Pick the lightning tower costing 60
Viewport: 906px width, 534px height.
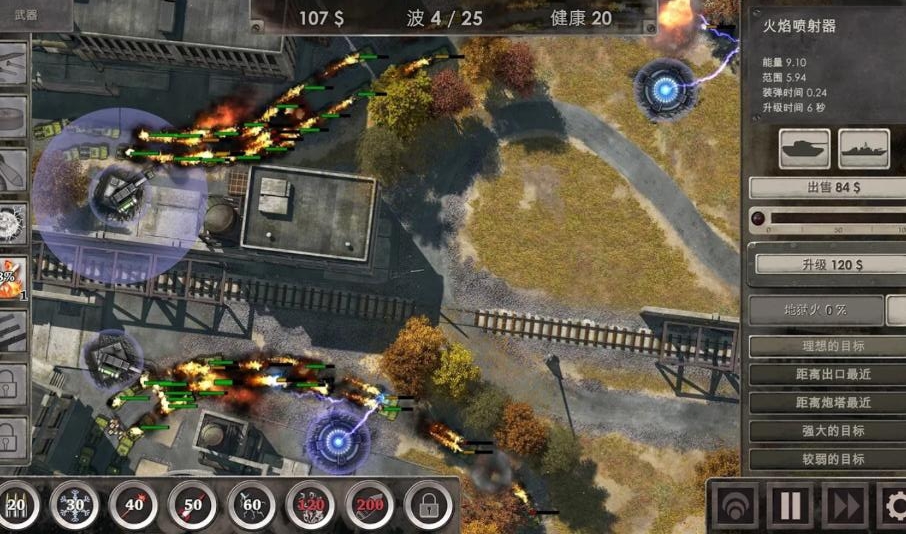(251, 506)
